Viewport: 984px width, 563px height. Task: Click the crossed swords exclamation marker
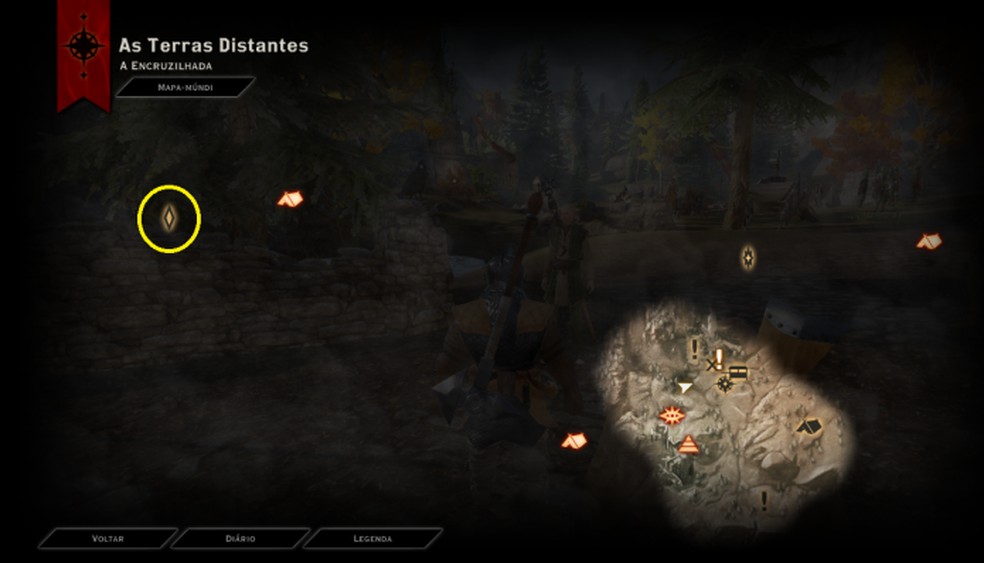point(715,361)
